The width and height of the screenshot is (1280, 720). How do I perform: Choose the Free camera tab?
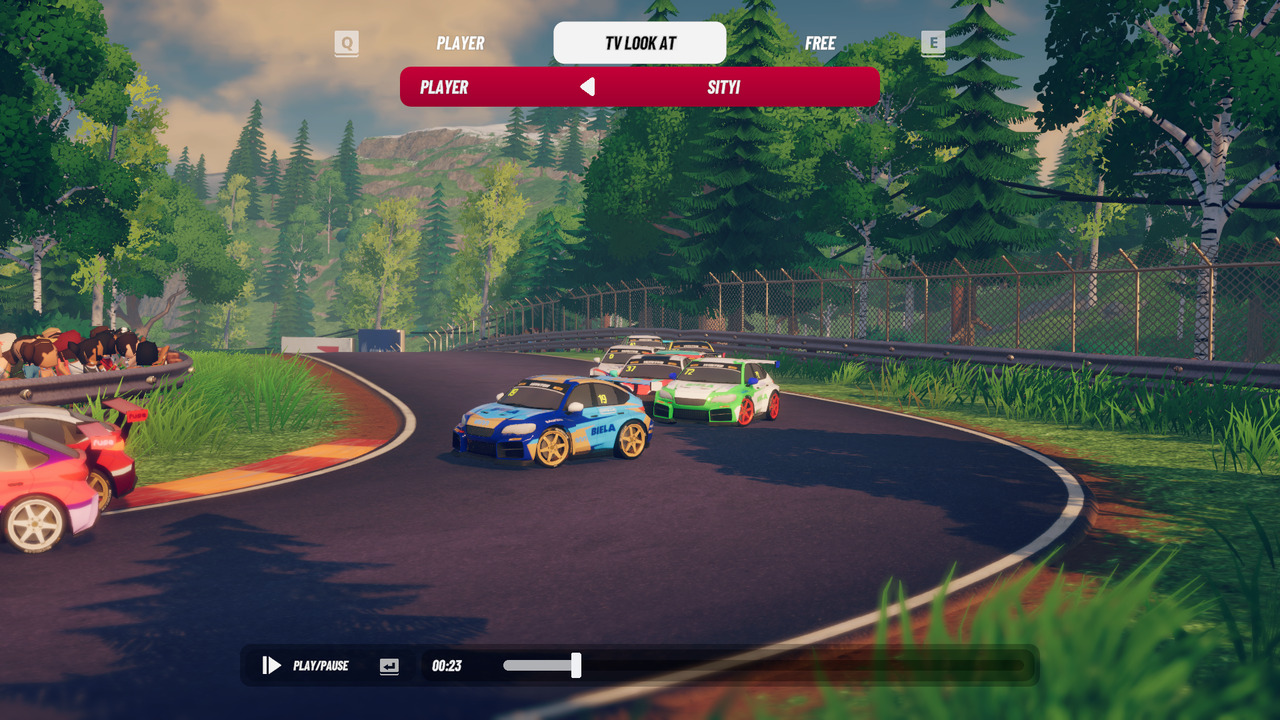pos(820,43)
